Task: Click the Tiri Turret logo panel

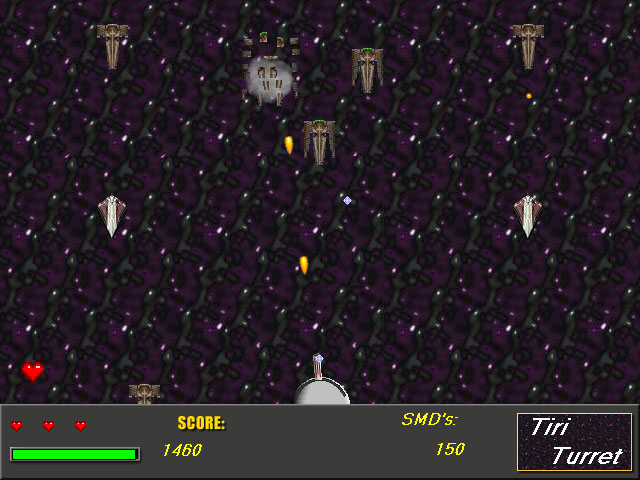Action: [x=574, y=441]
